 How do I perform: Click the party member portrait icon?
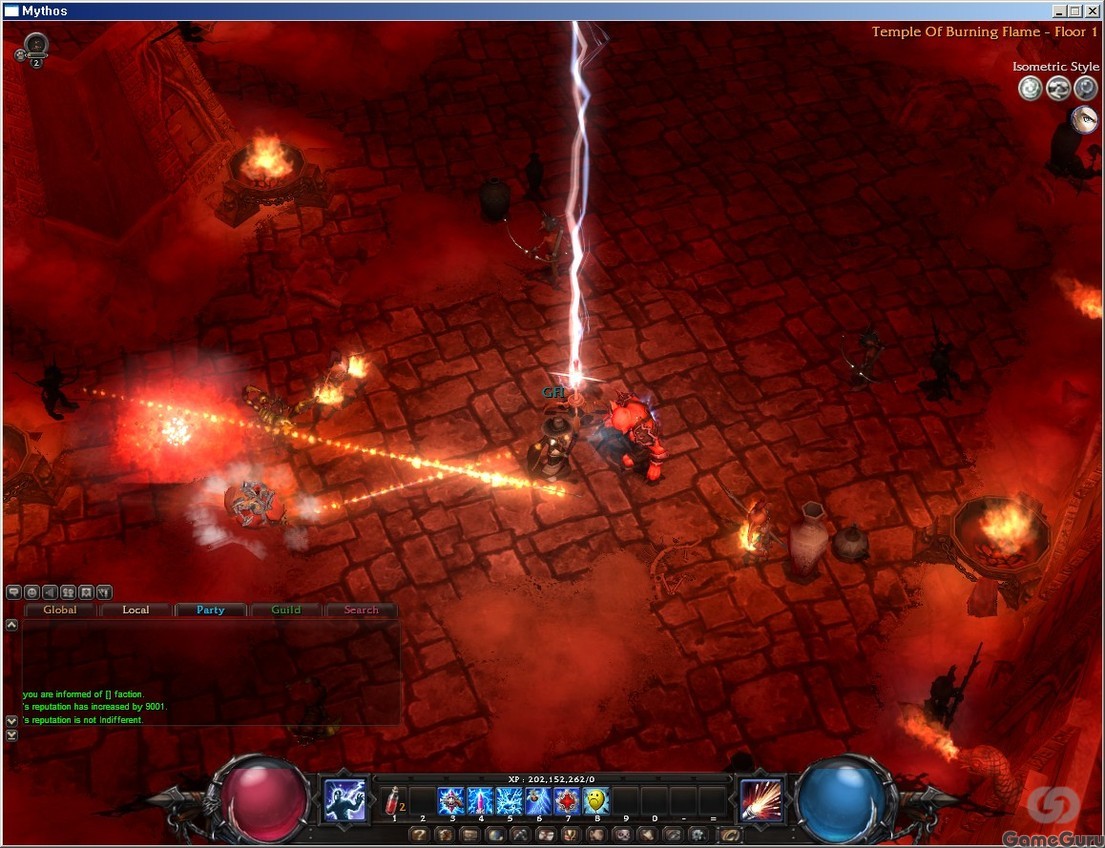point(36,46)
